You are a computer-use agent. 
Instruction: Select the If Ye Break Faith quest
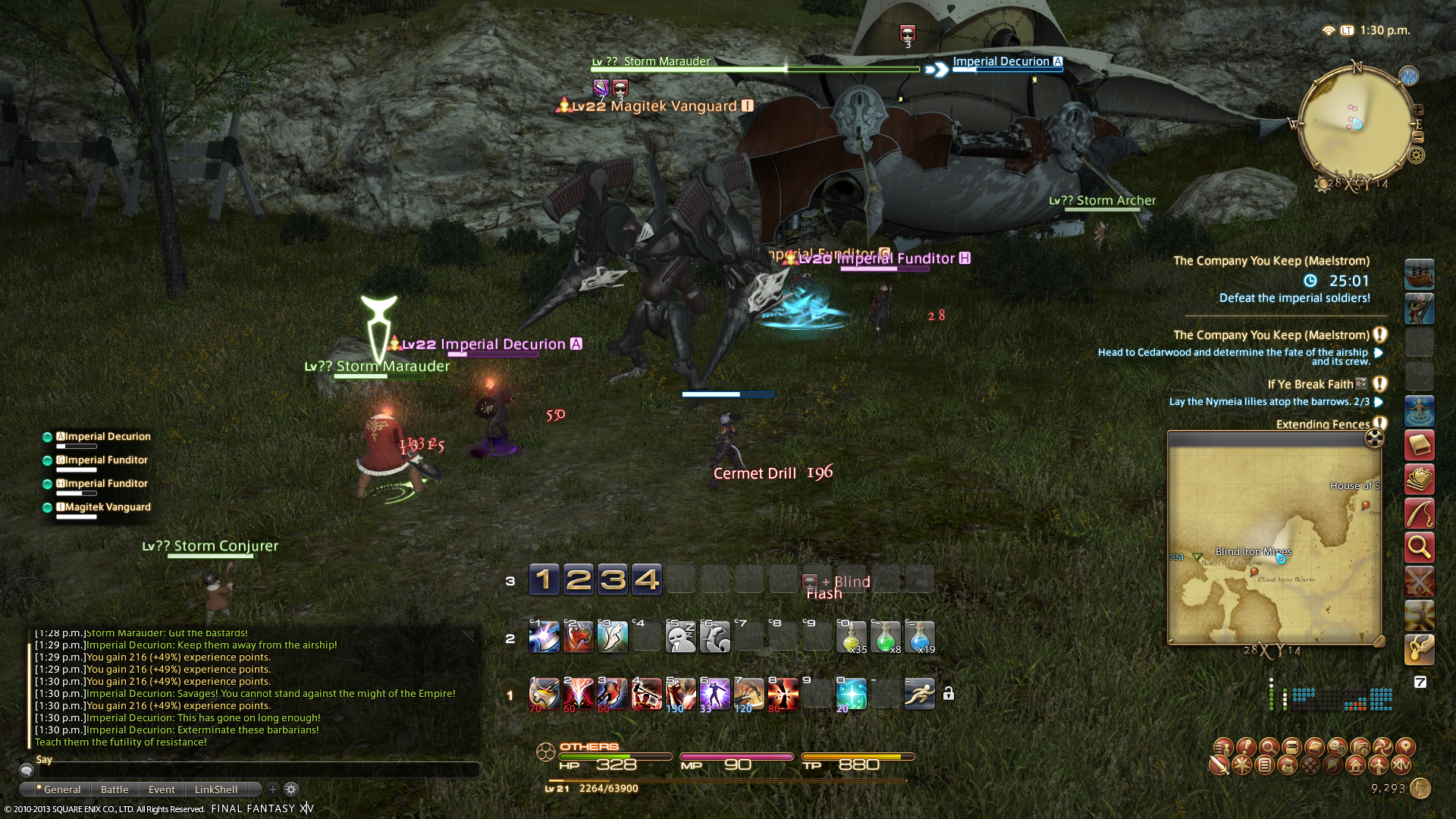click(x=1310, y=384)
